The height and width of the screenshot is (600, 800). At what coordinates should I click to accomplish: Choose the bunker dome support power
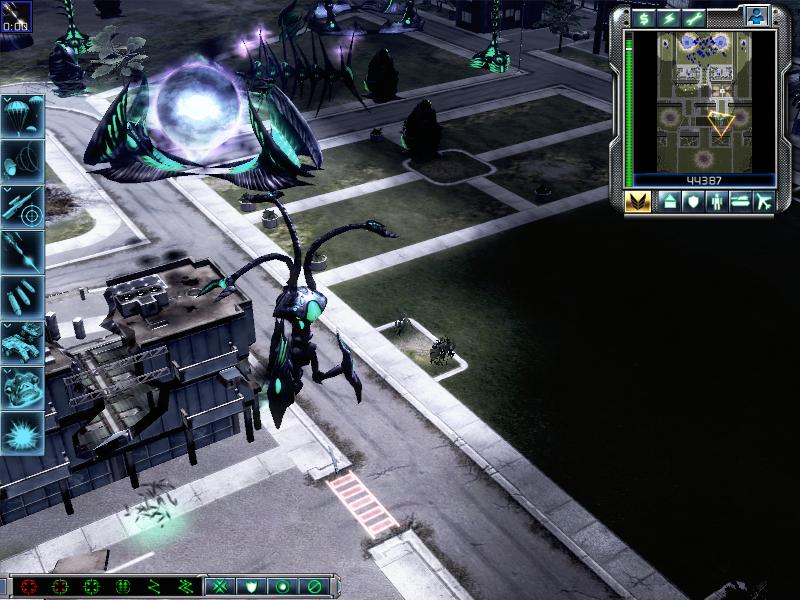tap(22, 387)
